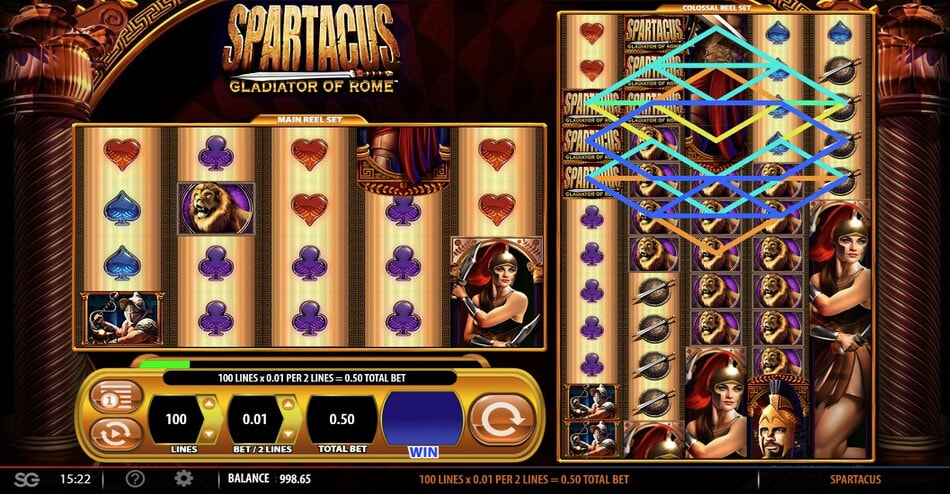Lower the bet per 2 lines
Image resolution: width=950 pixels, height=494 pixels.
[x=287, y=431]
